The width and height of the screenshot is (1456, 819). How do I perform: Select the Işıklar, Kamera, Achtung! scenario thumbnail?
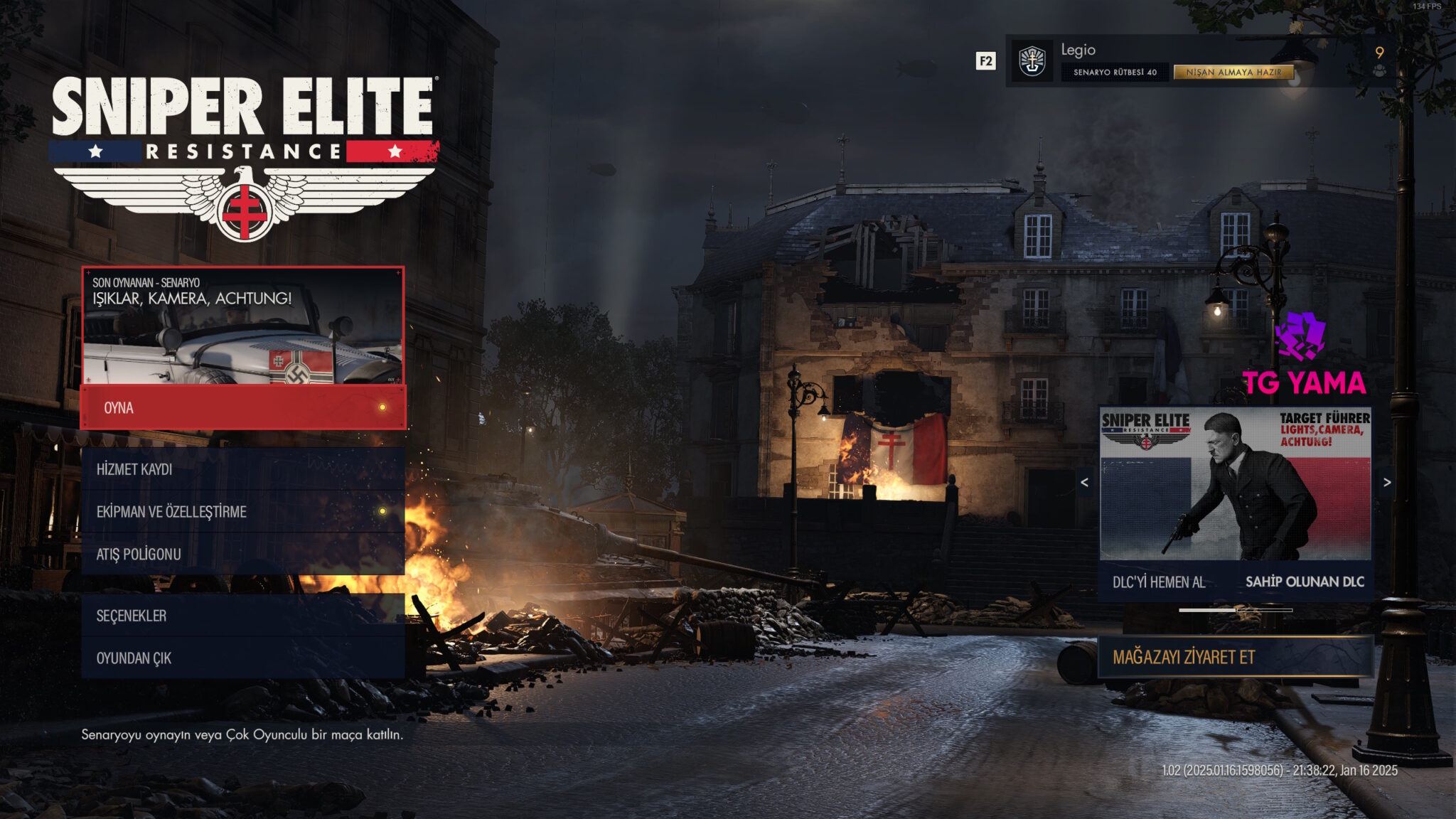coord(243,326)
